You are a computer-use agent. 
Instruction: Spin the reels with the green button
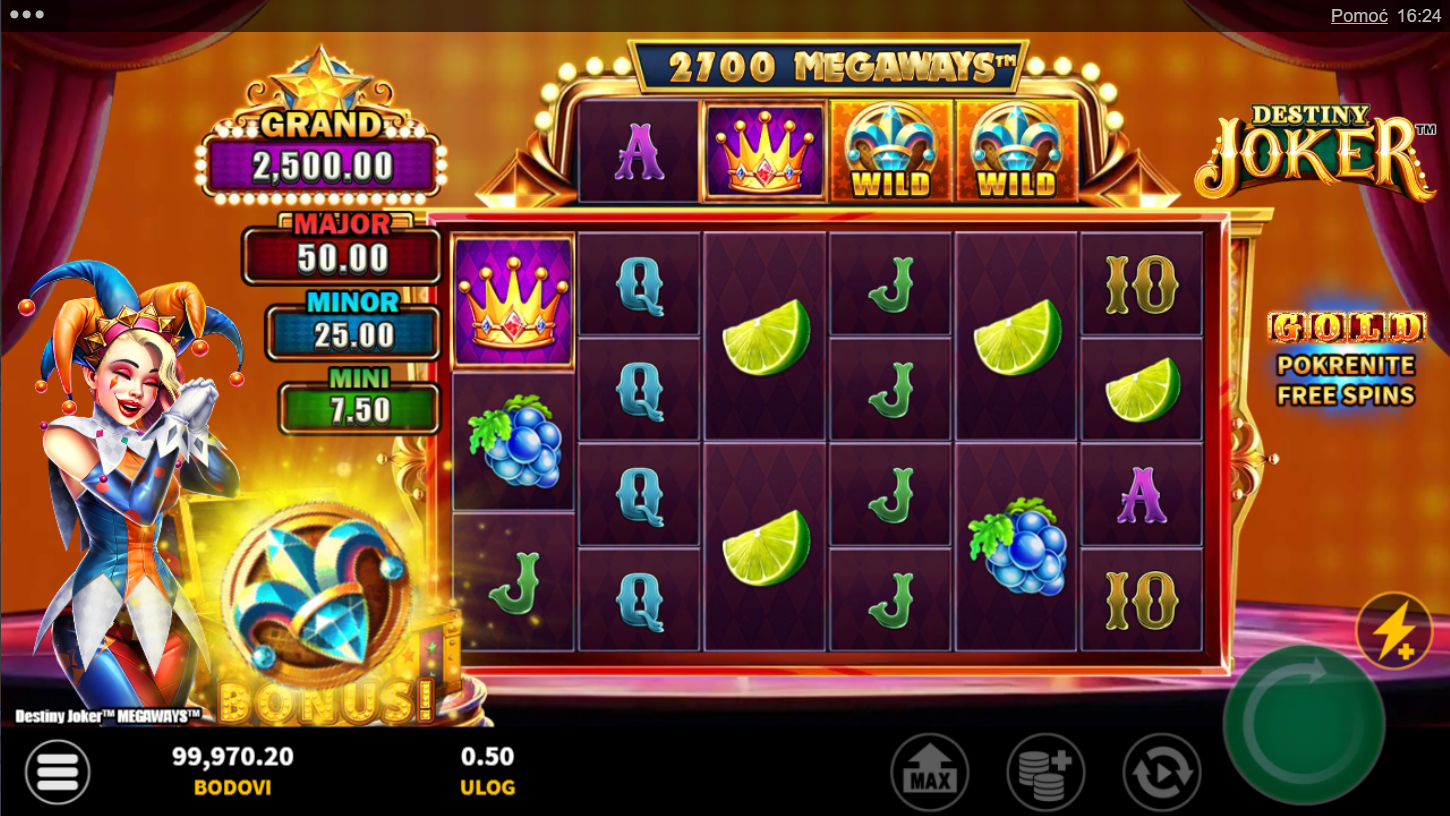click(x=1304, y=725)
